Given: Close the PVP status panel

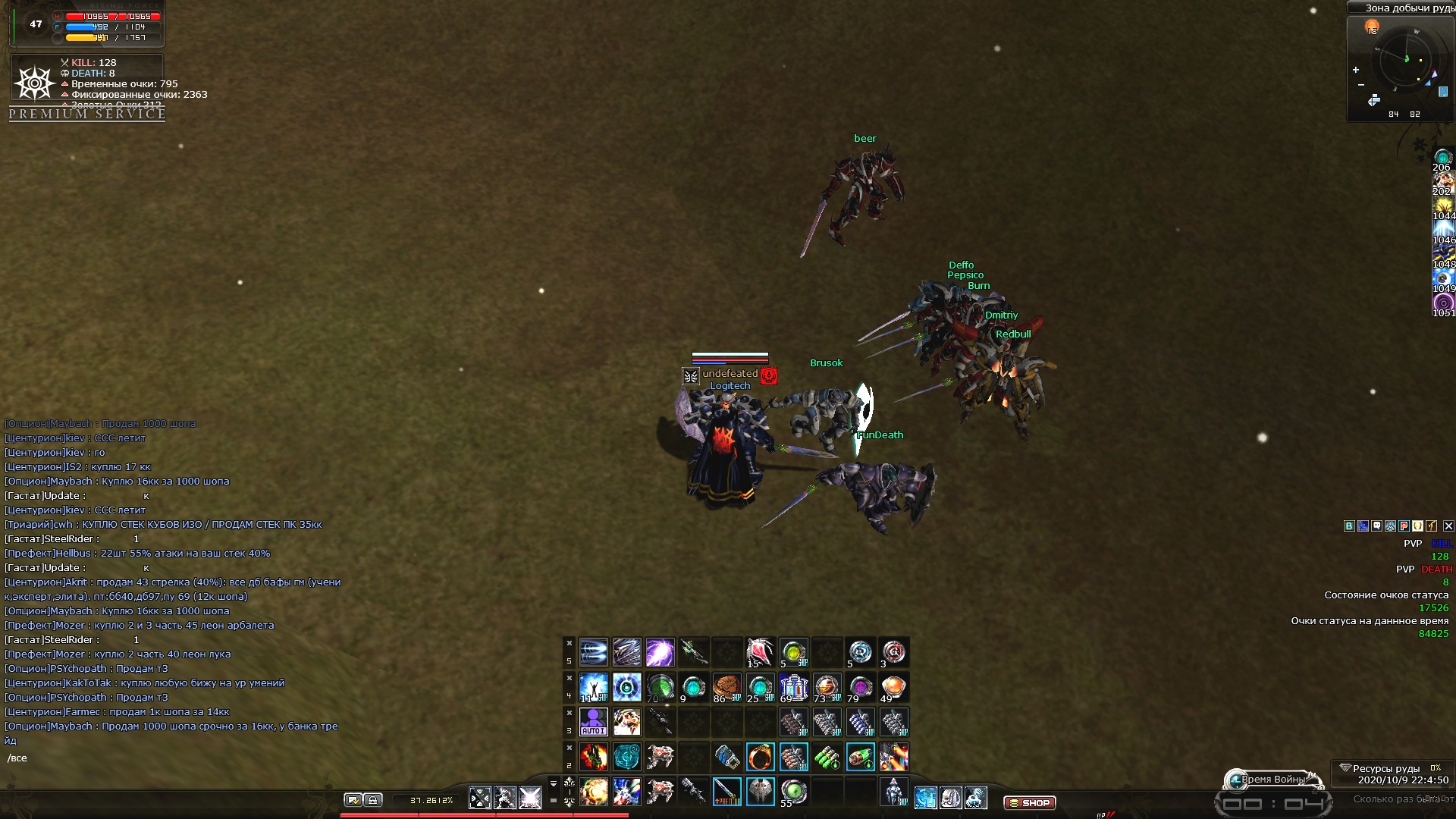Looking at the screenshot, I should click(x=1448, y=526).
